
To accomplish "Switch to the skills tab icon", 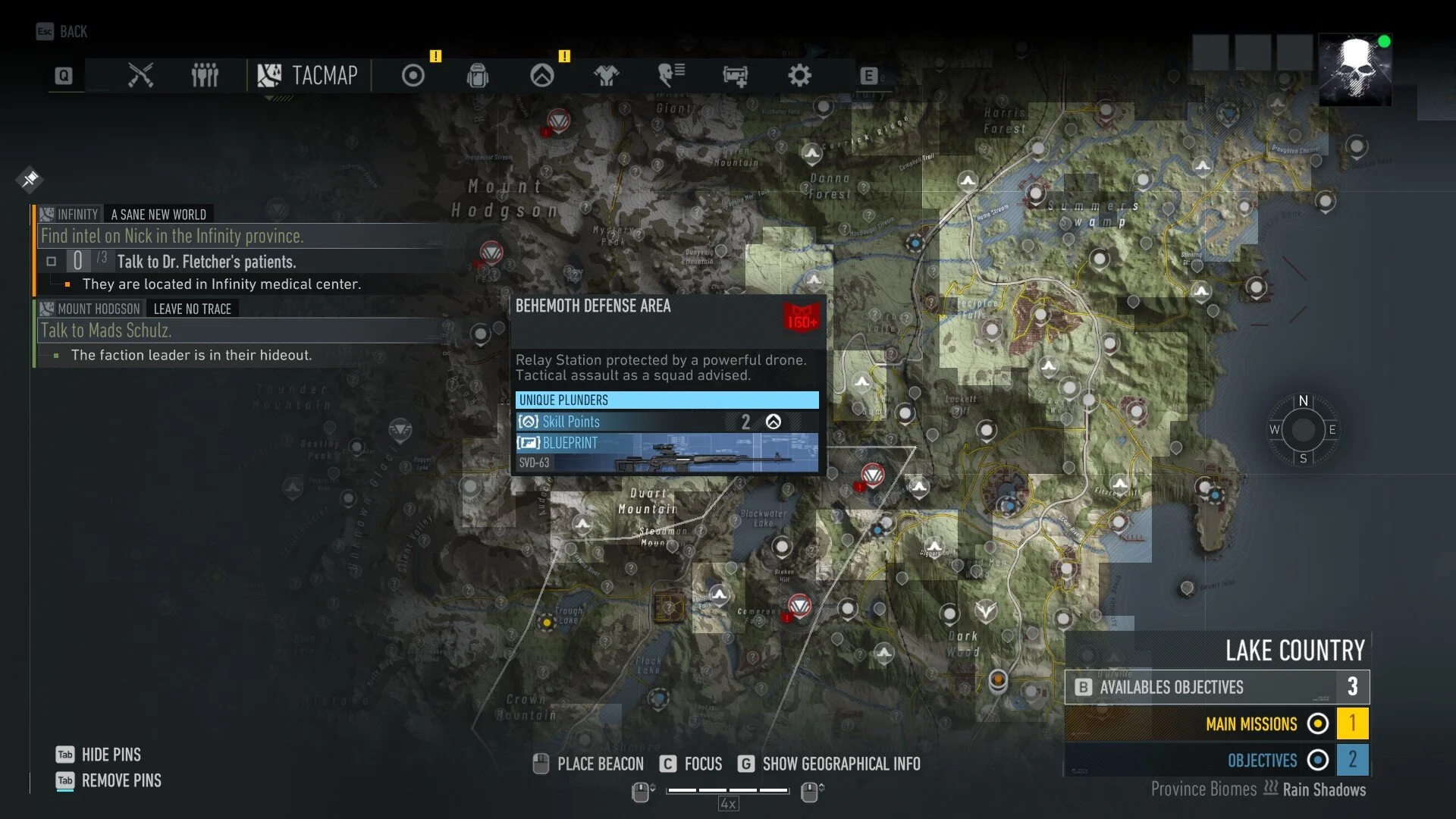I will click(542, 76).
